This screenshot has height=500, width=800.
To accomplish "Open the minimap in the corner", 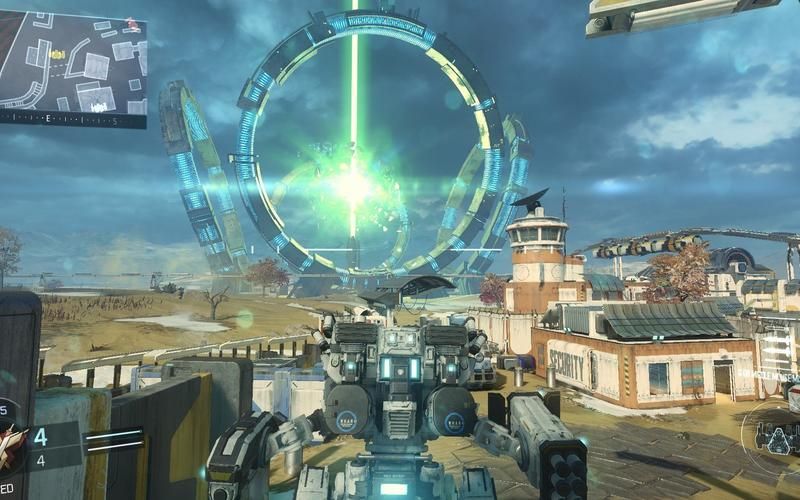I will pos(73,62).
